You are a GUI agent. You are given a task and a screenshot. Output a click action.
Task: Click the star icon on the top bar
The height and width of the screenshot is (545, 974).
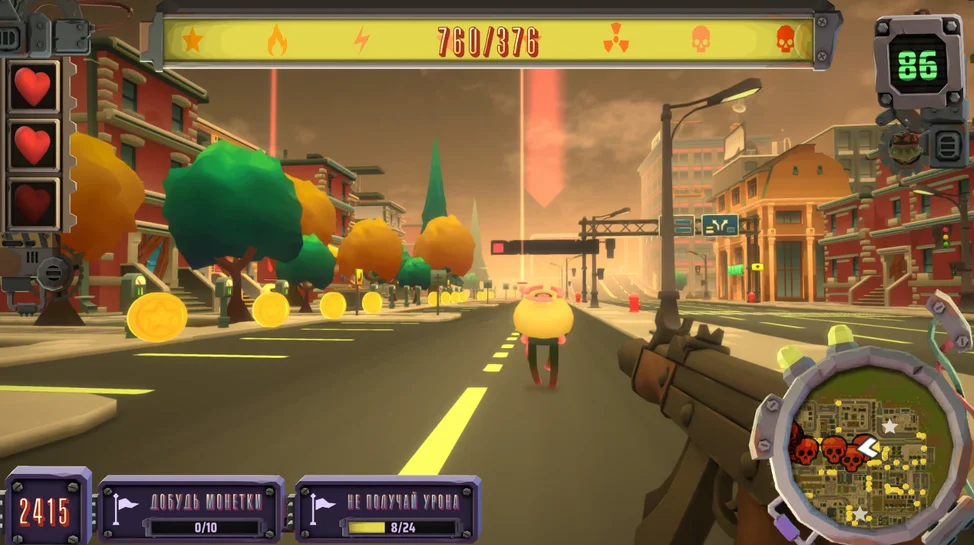(192, 40)
